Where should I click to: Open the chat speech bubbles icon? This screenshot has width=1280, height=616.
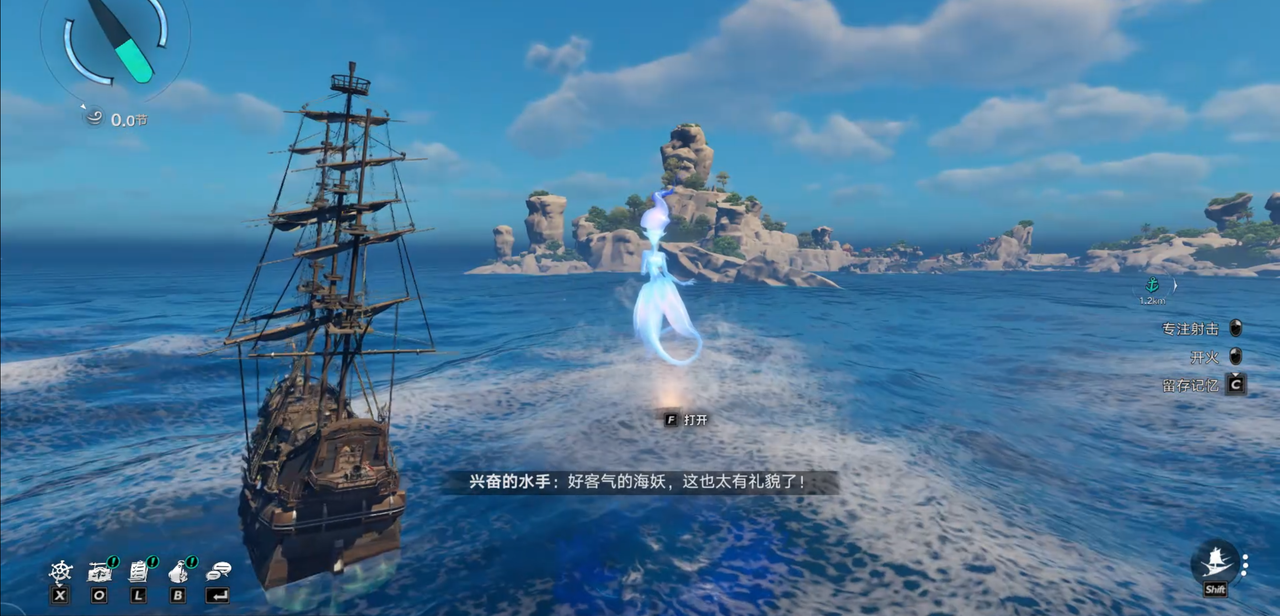[217, 572]
